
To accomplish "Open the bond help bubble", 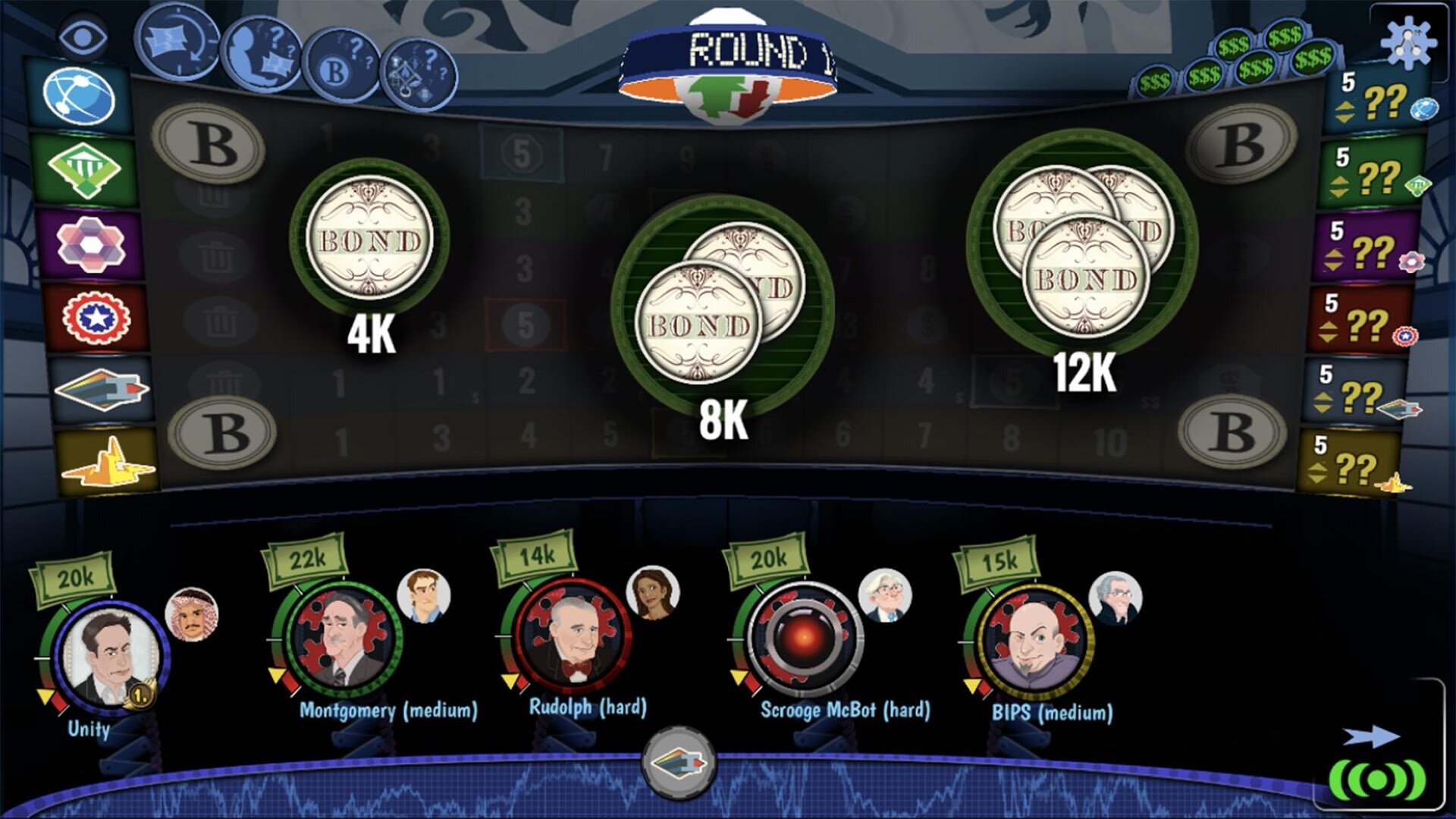I will click(342, 67).
